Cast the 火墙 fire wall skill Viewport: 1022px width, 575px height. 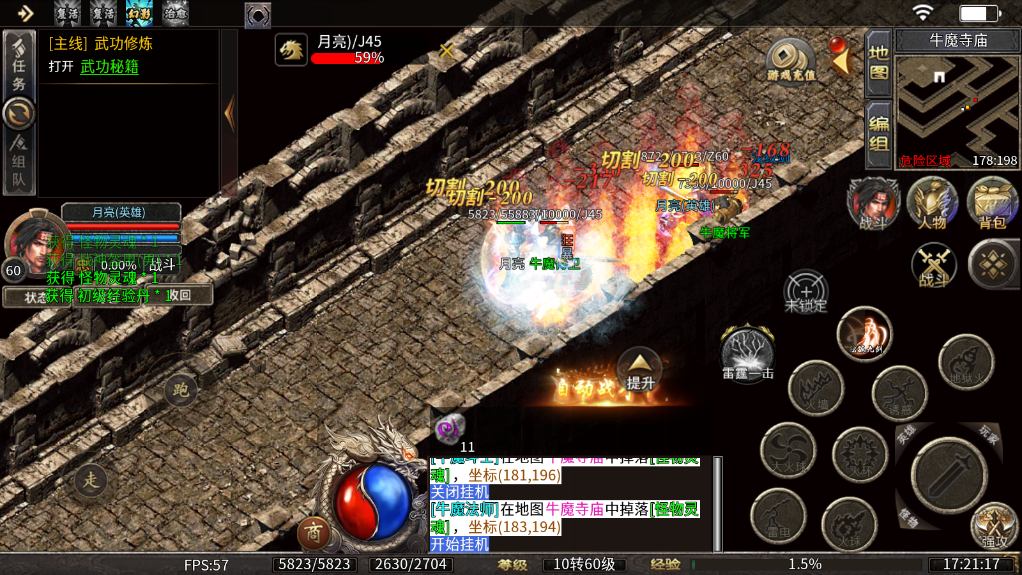coord(816,388)
